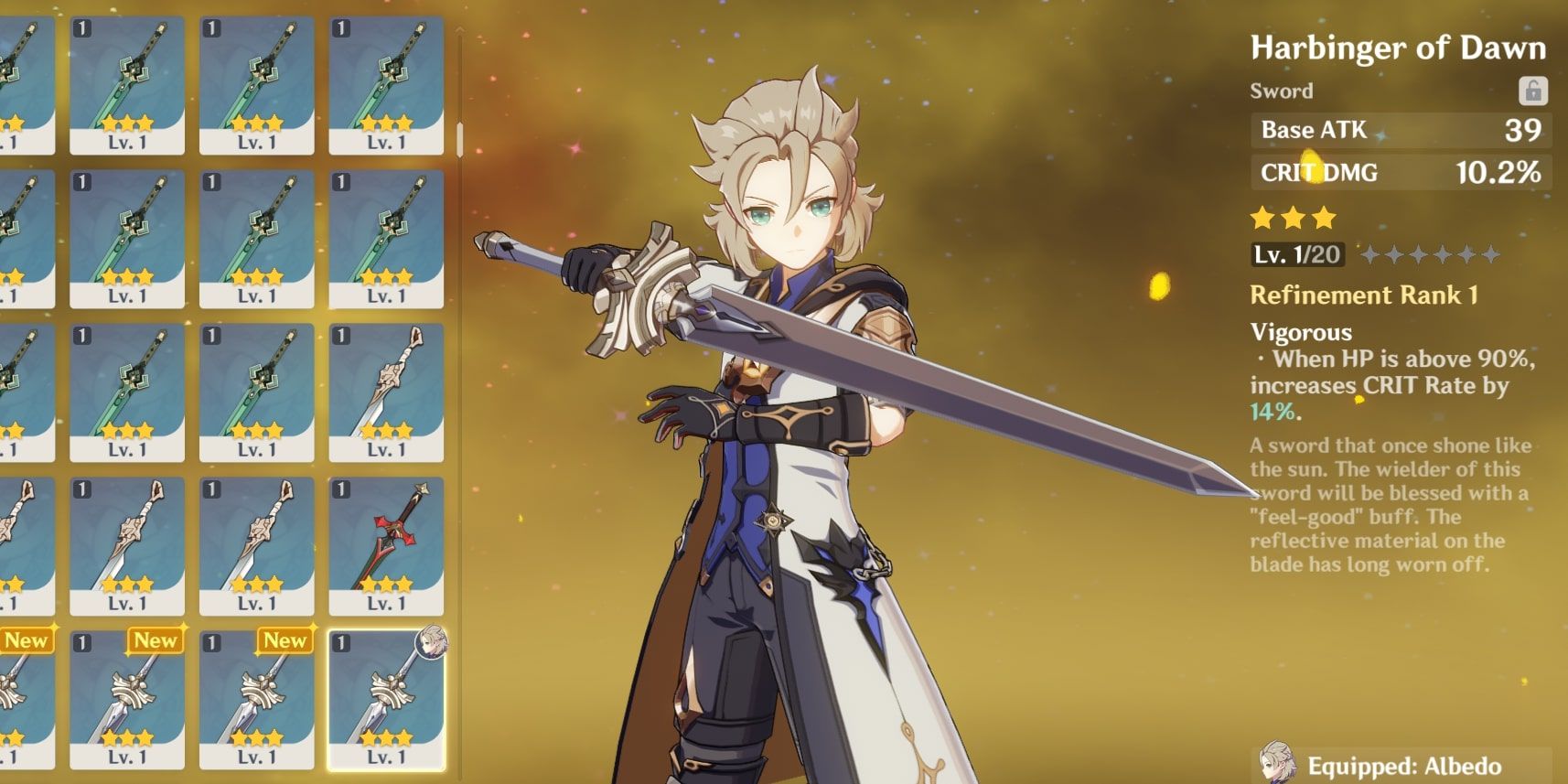Screen dimensions: 1568x784
Task: Click the weapon list scrollbar handle
Action: pyautogui.click(x=459, y=139)
